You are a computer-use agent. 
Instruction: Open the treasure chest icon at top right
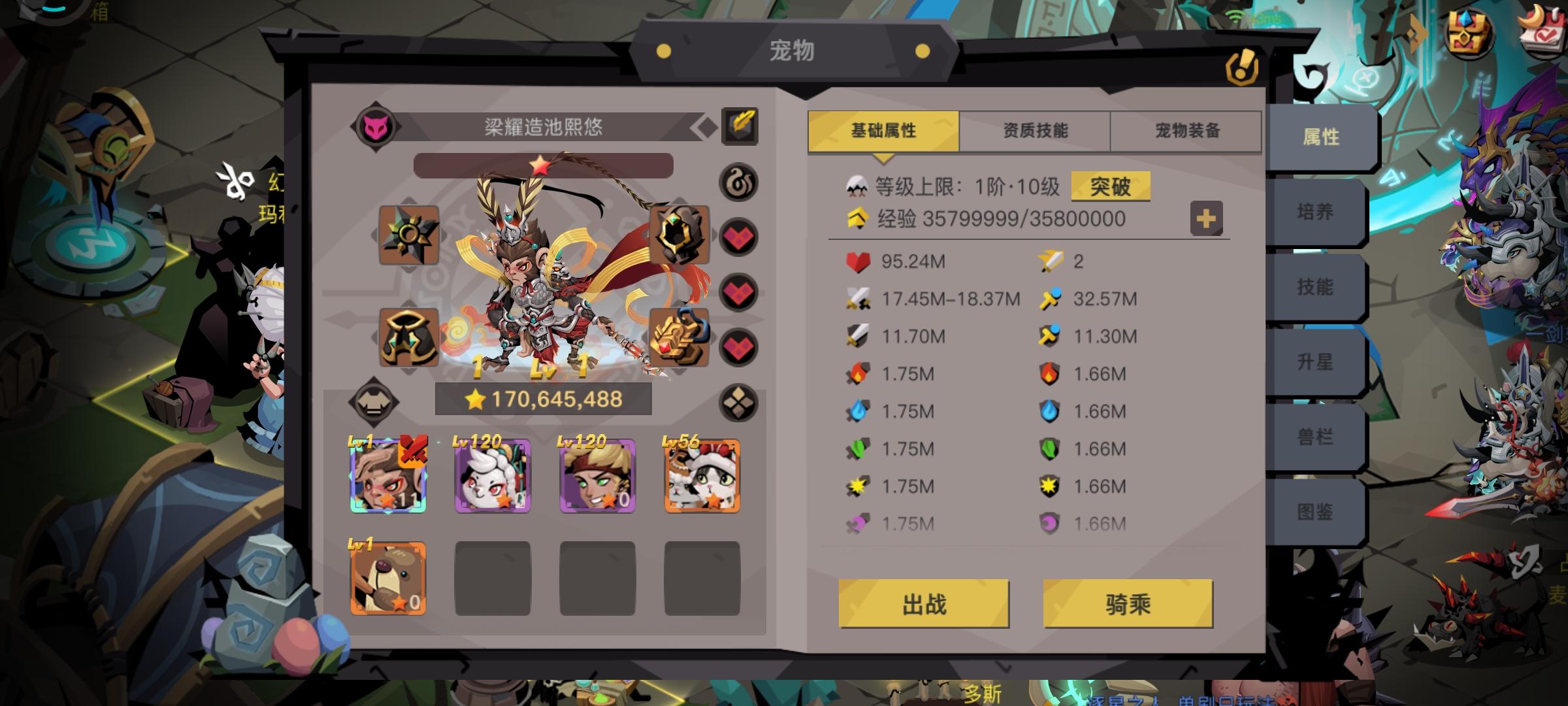click(1471, 30)
